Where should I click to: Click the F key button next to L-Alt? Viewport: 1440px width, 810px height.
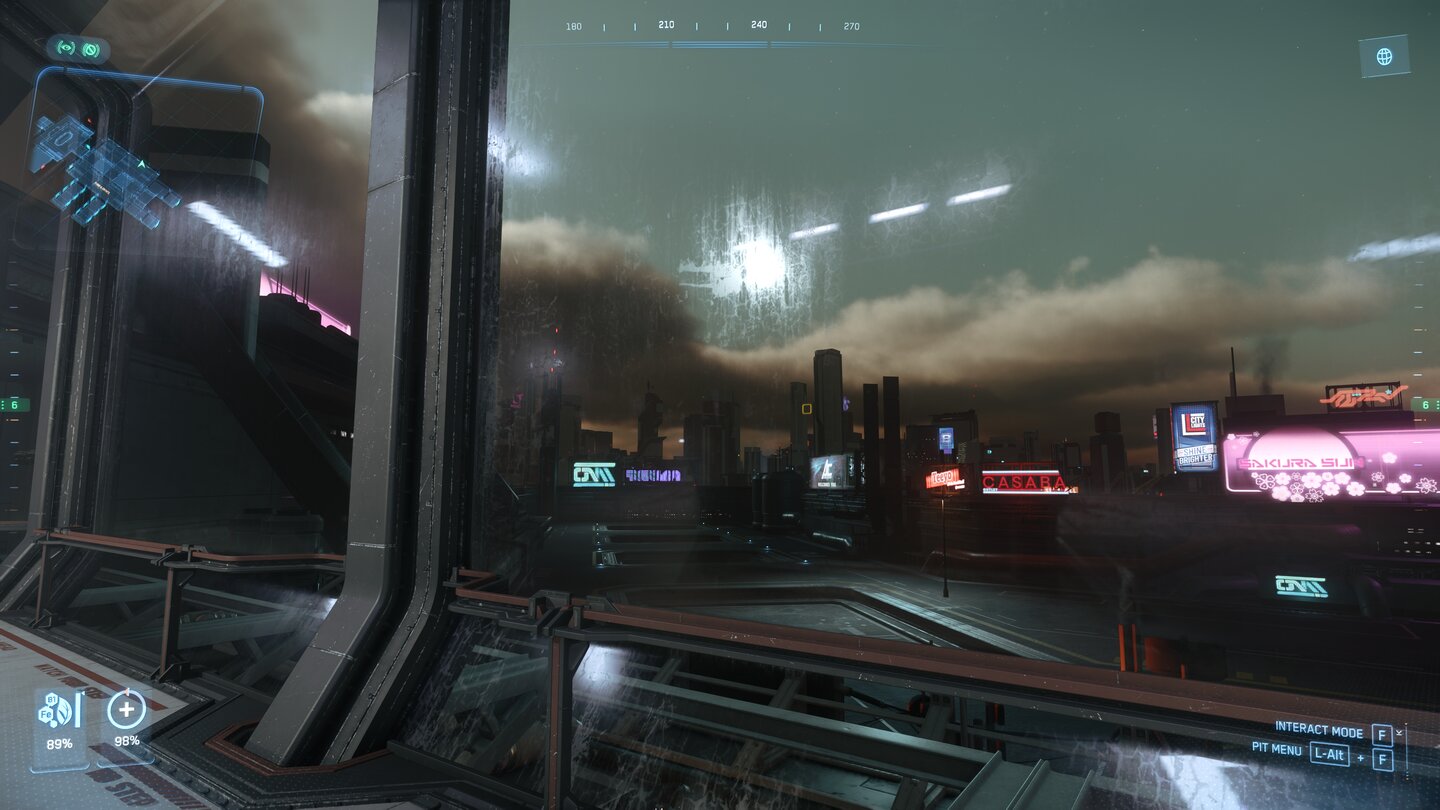point(1382,758)
